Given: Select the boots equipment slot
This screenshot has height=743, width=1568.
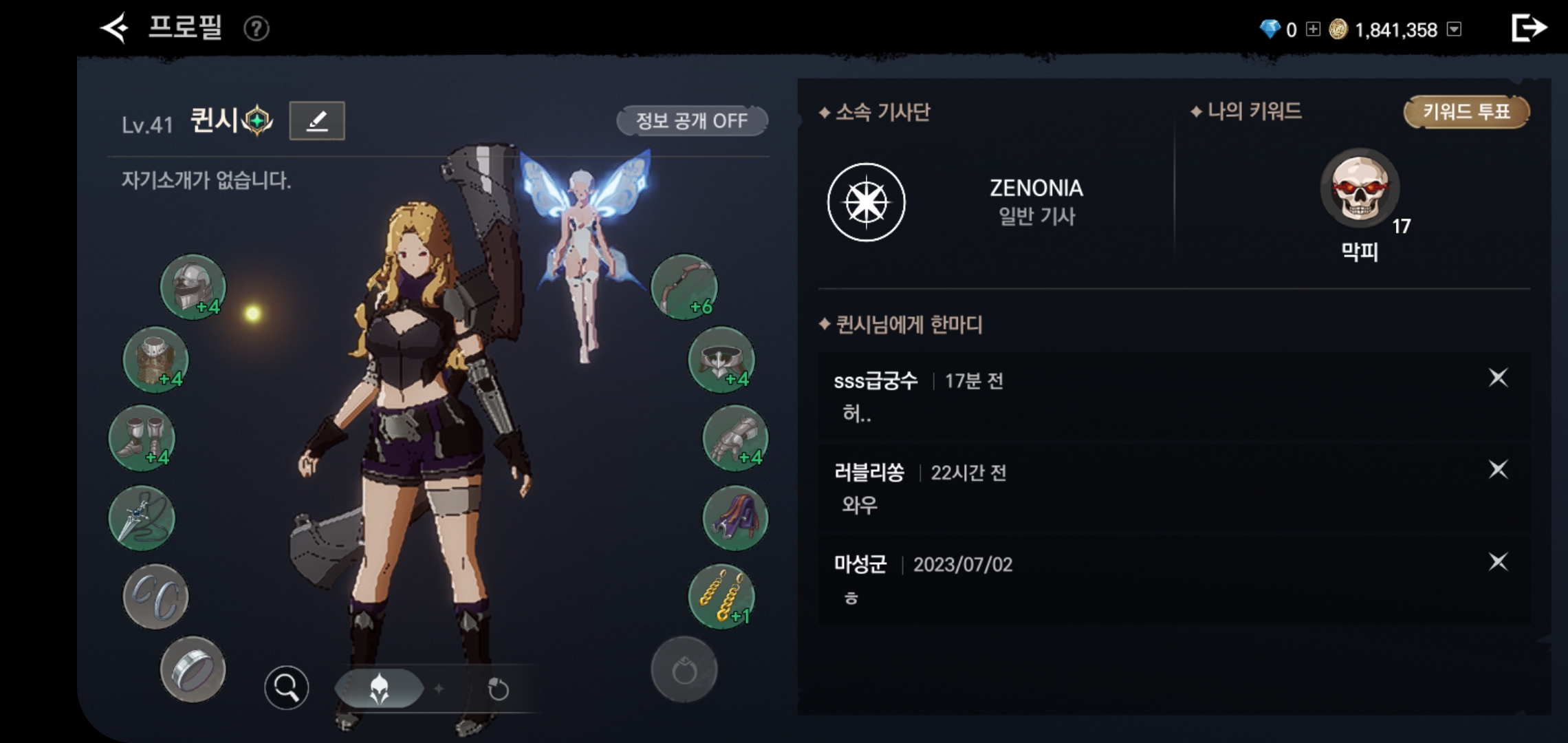Looking at the screenshot, I should click(x=142, y=438).
